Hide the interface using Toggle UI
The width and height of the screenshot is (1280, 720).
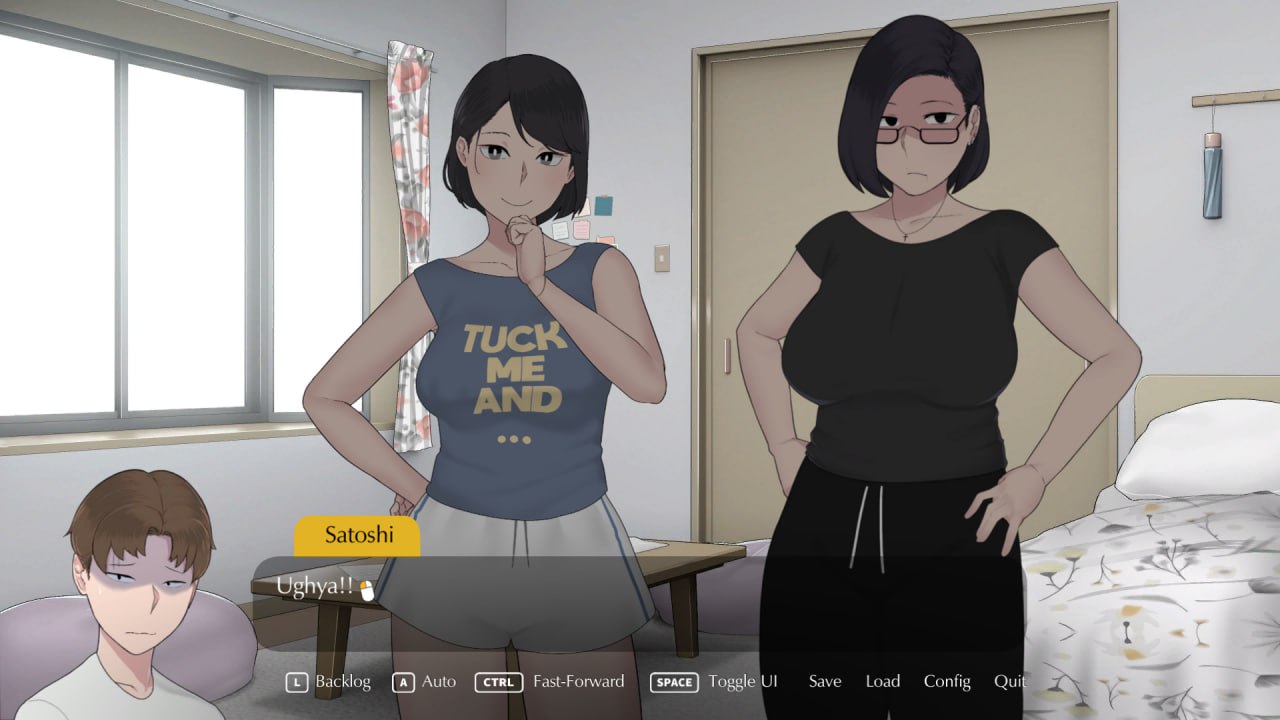click(742, 681)
